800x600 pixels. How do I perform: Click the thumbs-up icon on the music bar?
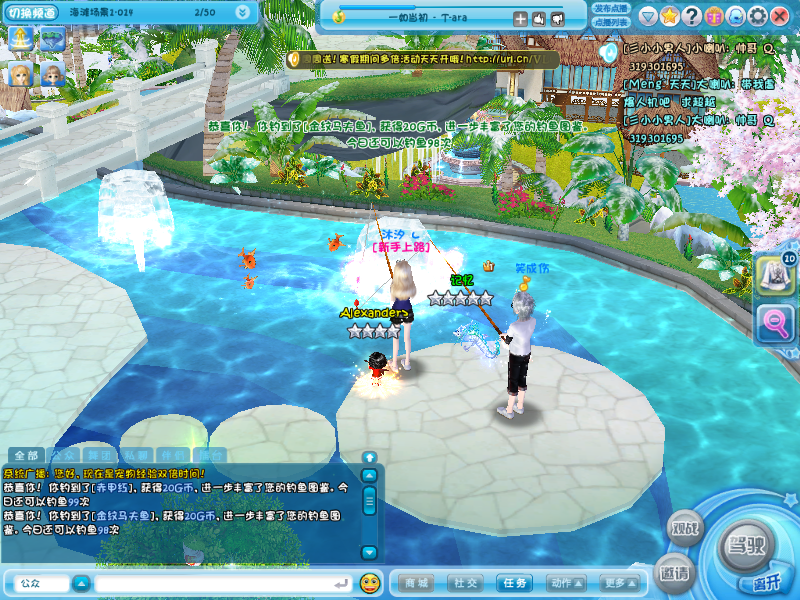[539, 18]
